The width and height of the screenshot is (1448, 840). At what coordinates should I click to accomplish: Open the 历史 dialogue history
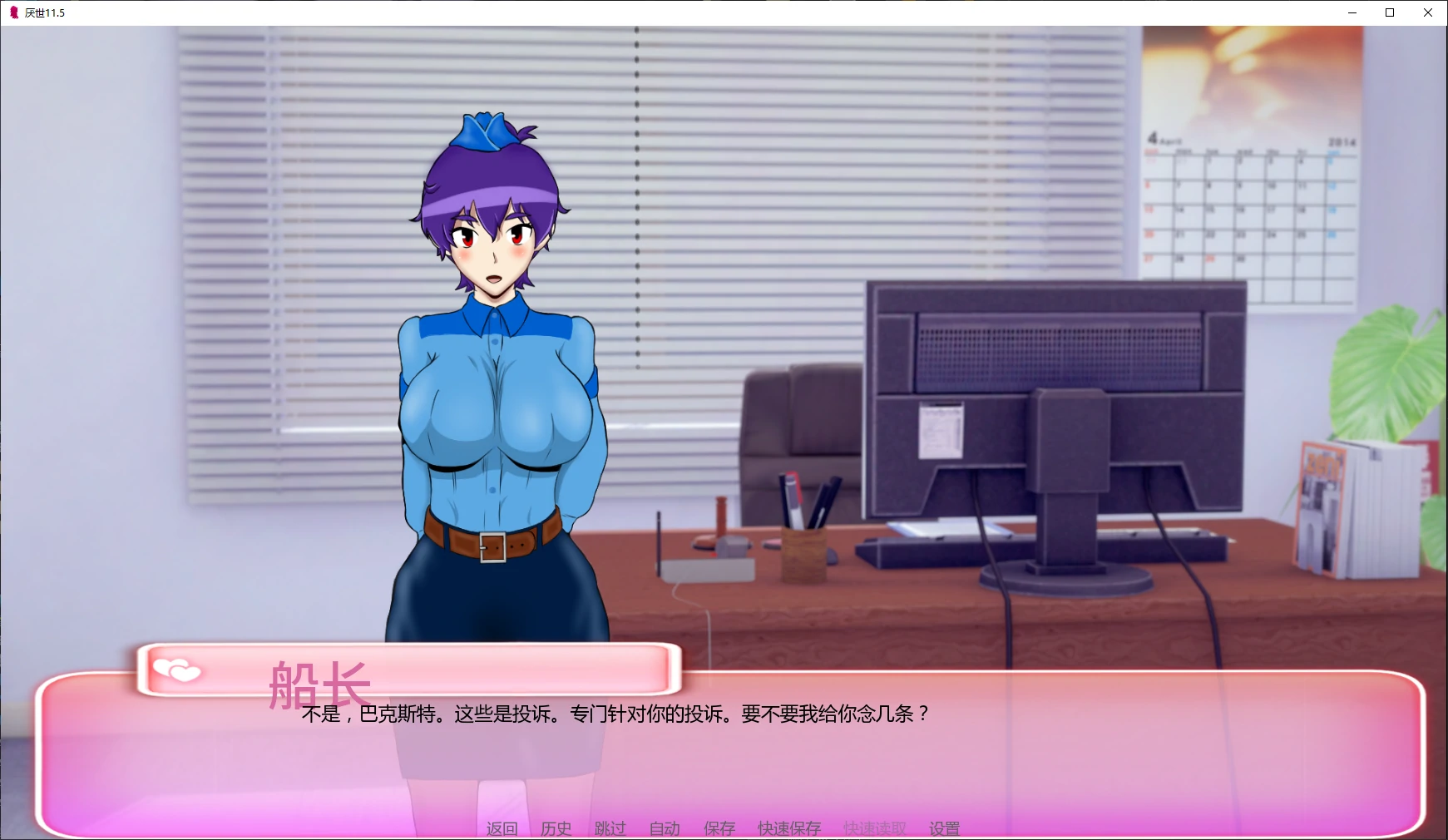[556, 828]
